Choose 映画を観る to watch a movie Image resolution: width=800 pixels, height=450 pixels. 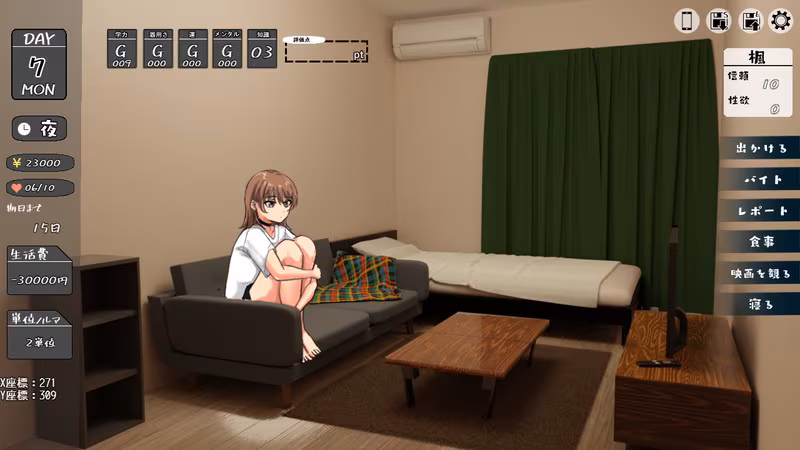point(762,273)
